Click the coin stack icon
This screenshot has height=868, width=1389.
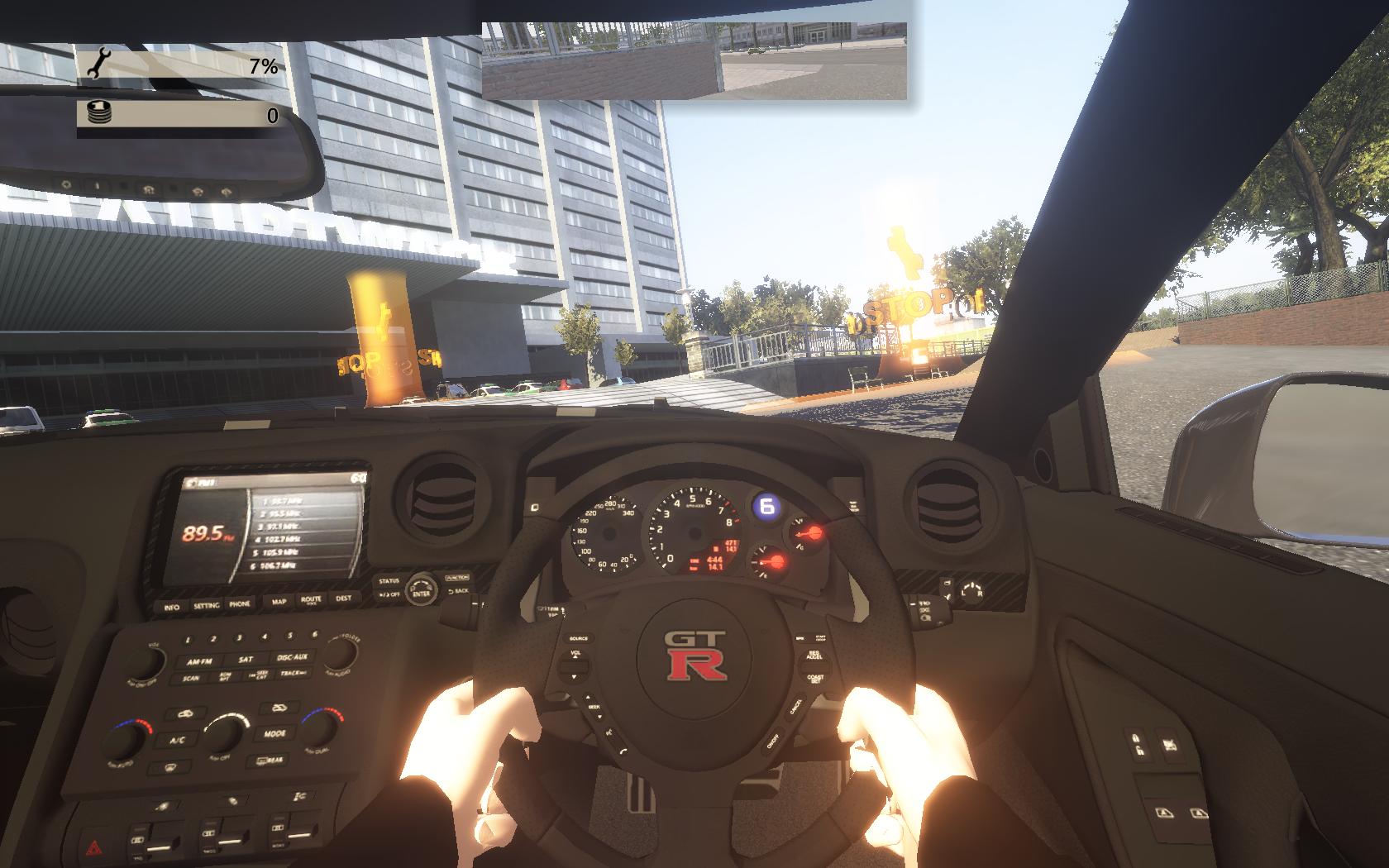[99, 113]
